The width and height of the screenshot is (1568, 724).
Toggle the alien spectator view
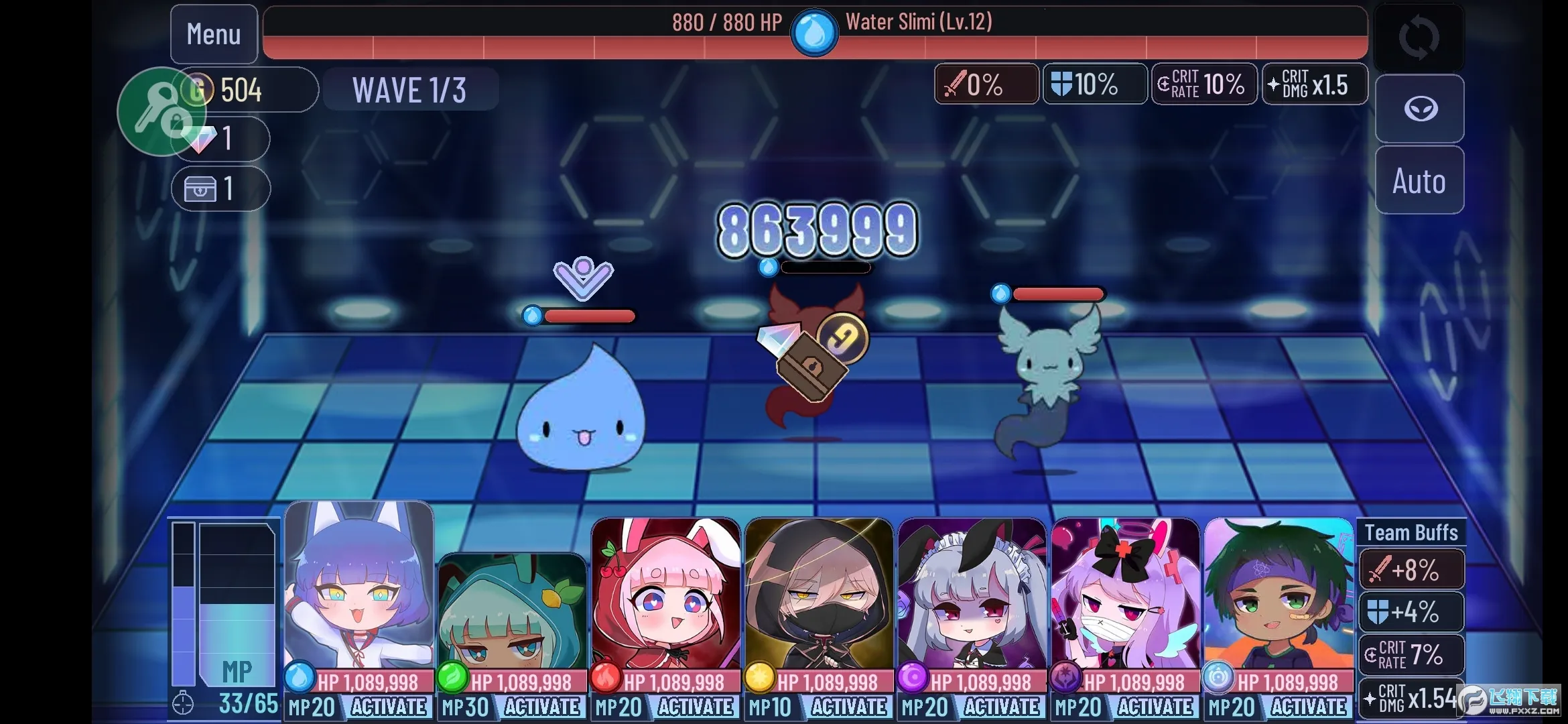[x=1420, y=109]
